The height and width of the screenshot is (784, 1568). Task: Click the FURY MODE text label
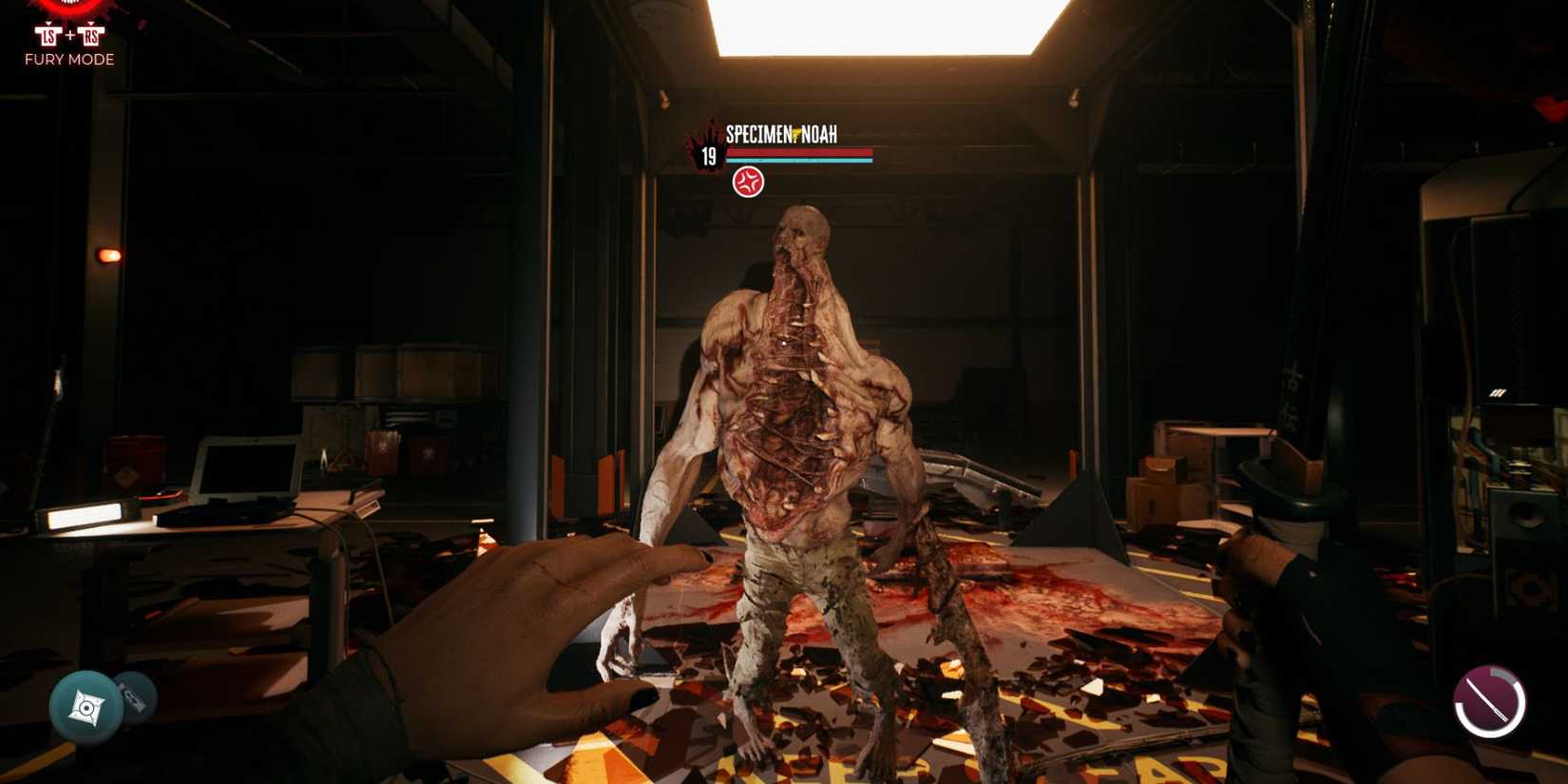tap(69, 59)
